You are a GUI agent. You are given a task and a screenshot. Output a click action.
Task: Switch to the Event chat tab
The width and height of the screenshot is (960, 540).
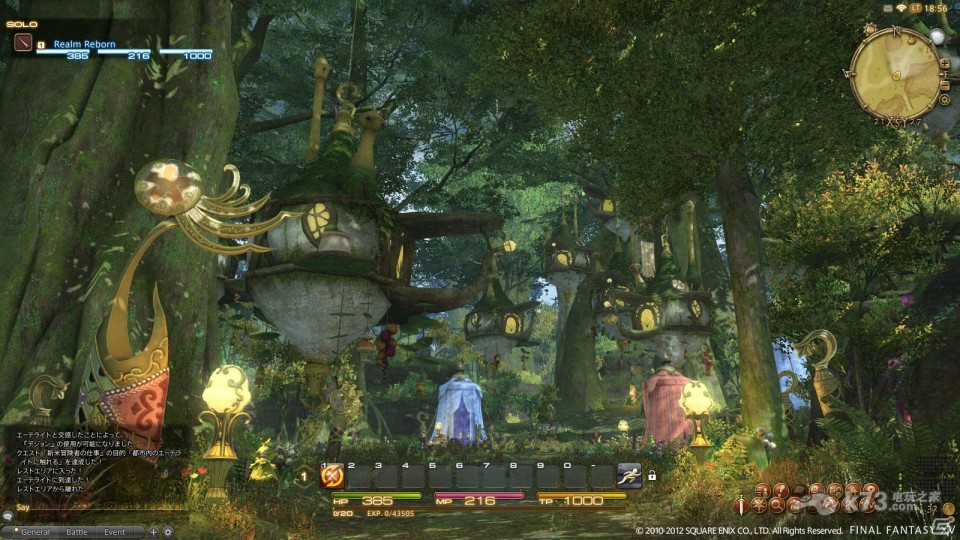pyautogui.click(x=114, y=532)
